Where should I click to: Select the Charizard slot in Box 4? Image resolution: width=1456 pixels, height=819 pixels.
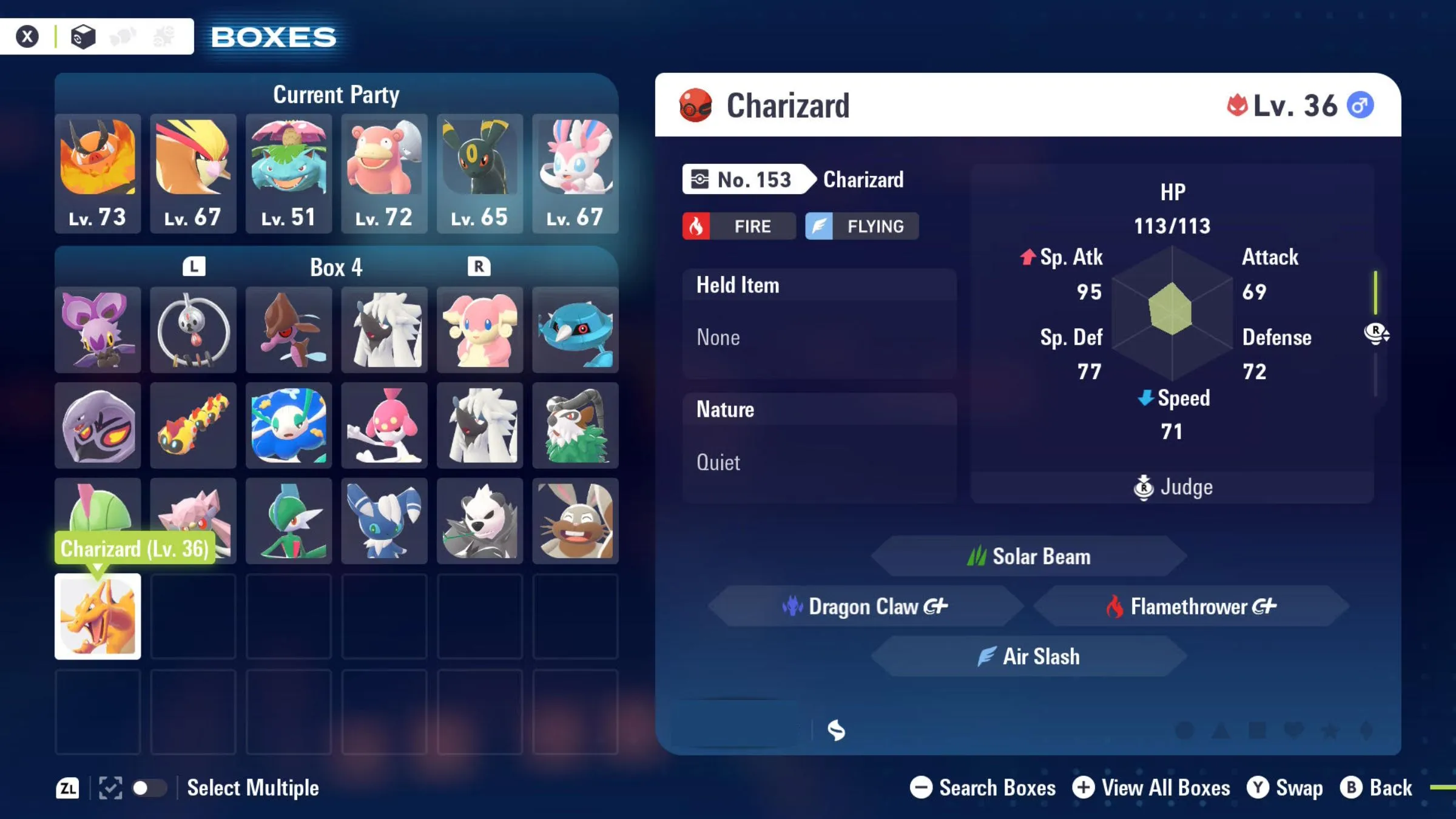pos(98,616)
